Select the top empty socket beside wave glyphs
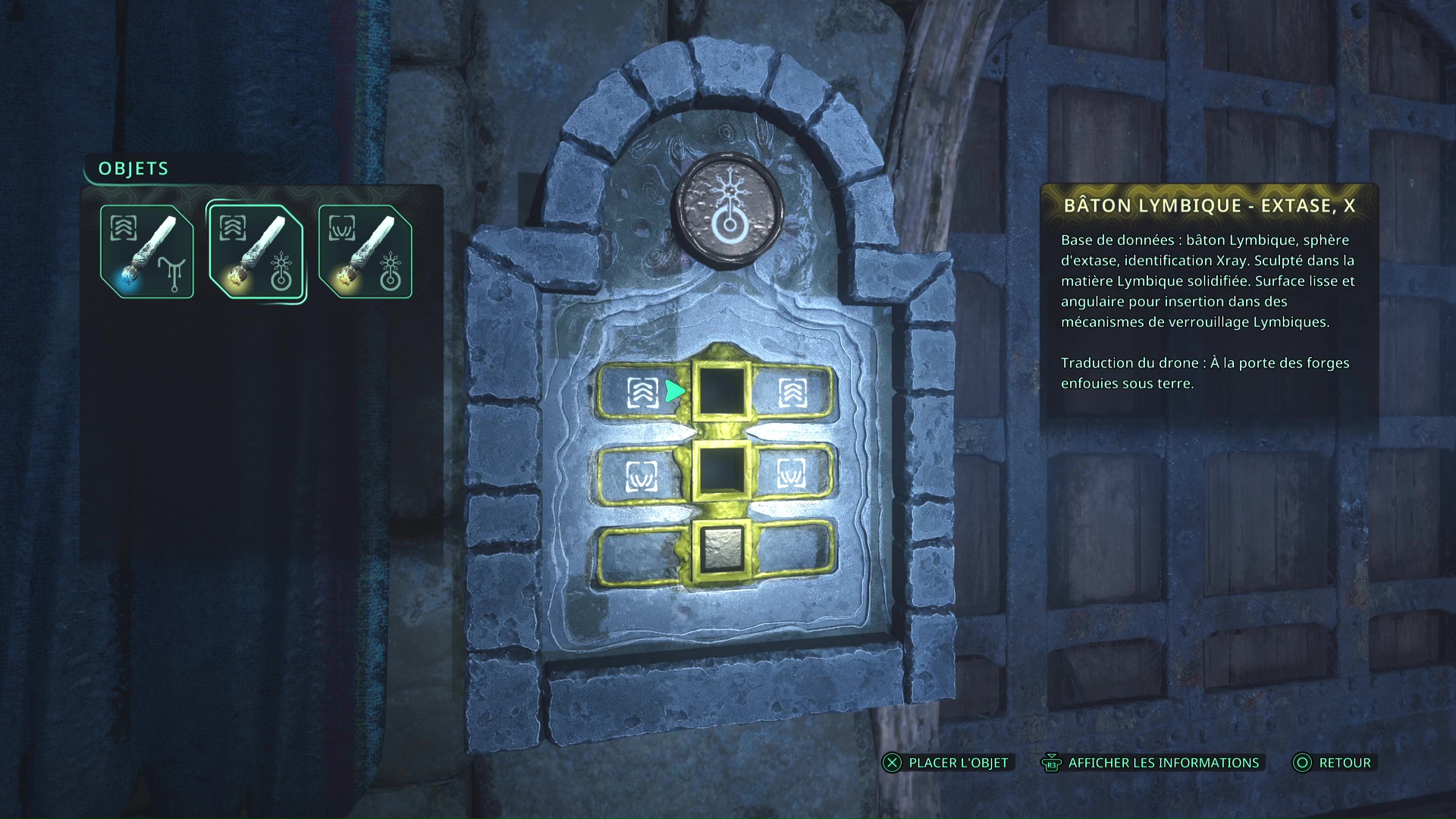The height and width of the screenshot is (819, 1456). tap(721, 391)
